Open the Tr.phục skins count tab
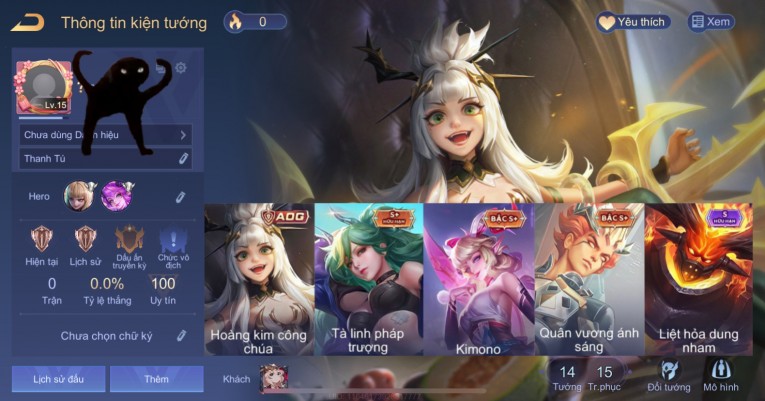 [x=604, y=378]
